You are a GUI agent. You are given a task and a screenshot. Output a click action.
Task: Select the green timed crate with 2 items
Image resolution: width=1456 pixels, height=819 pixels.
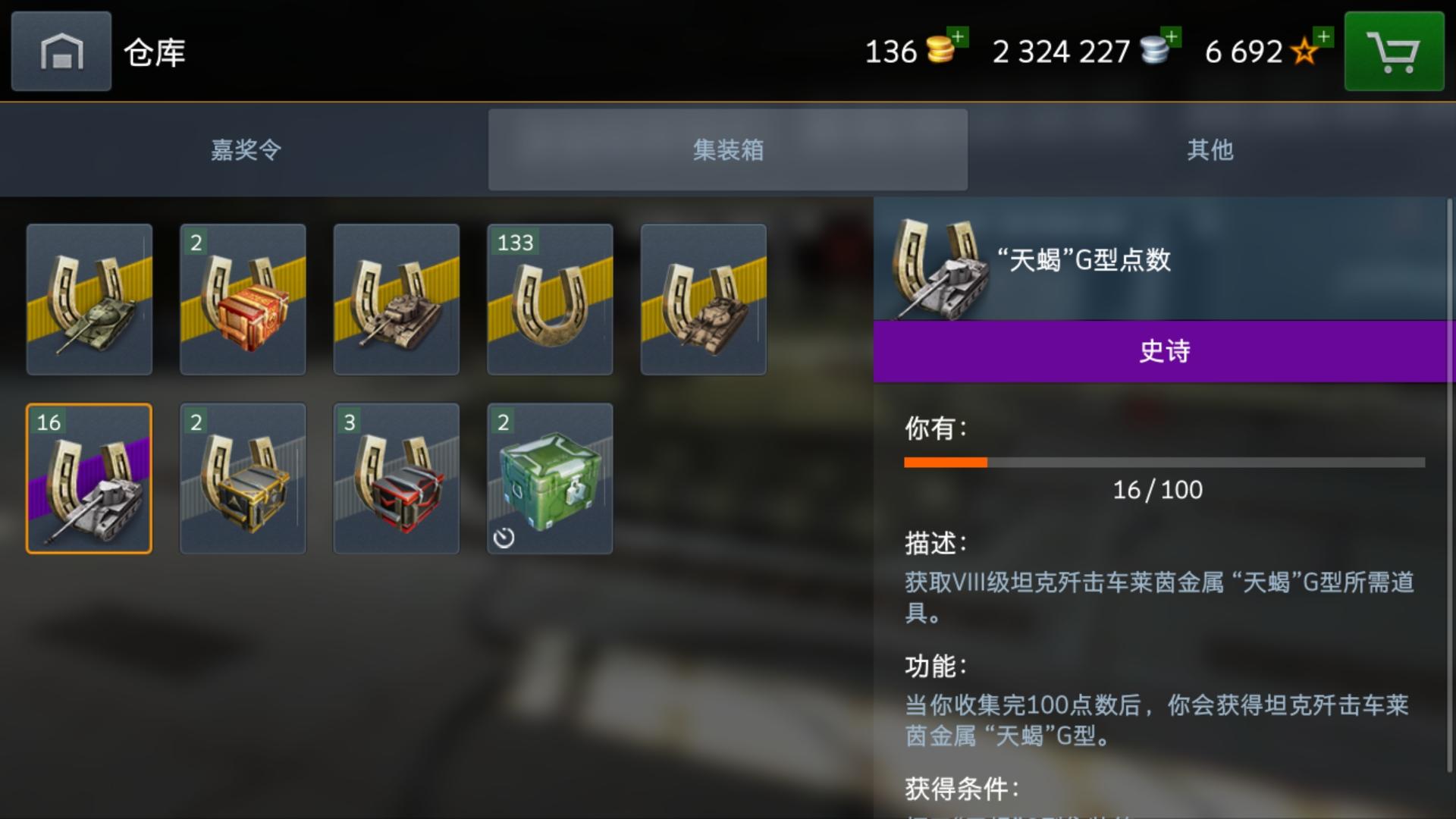pos(550,478)
